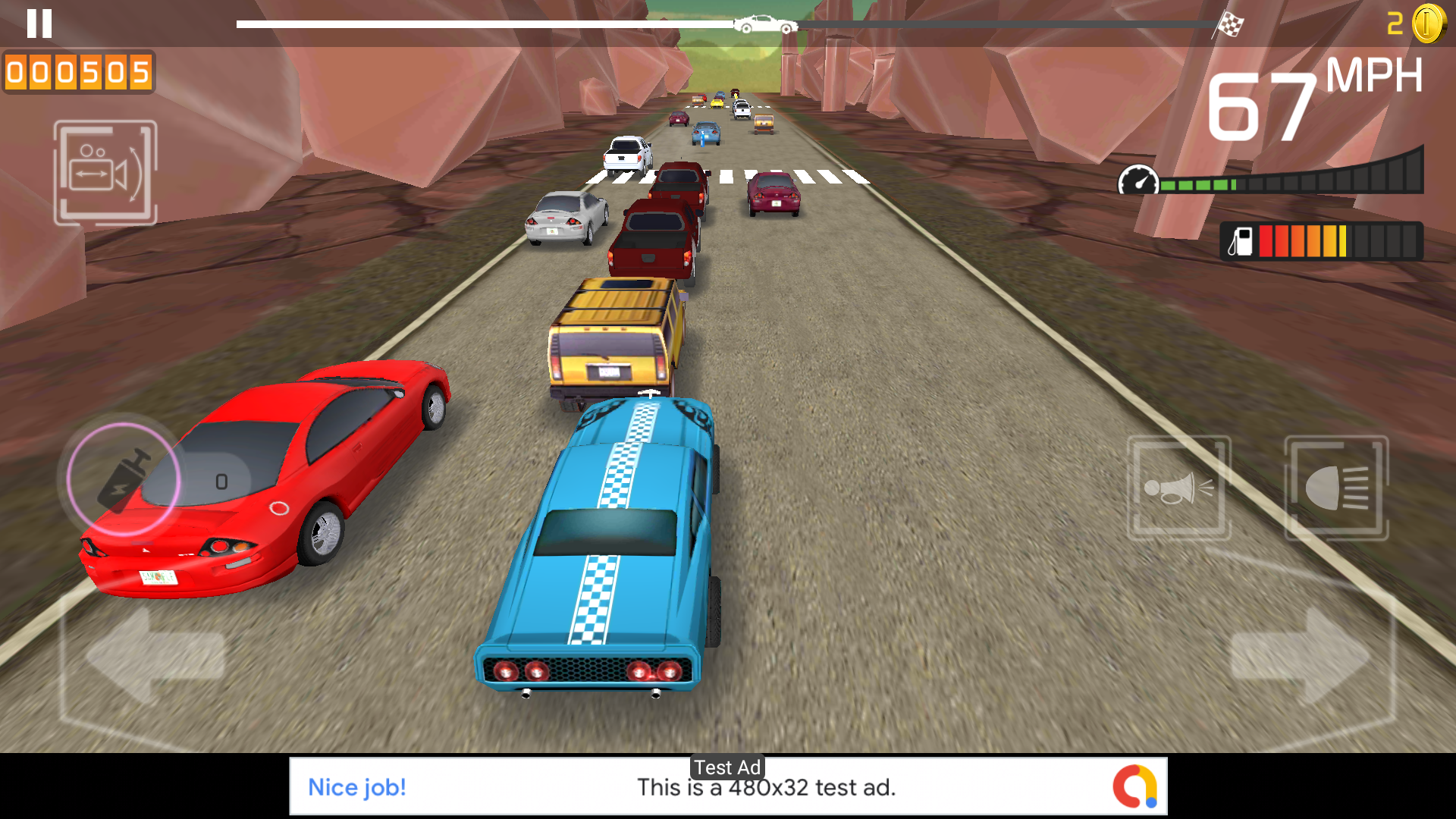Honk the horn button
1456x819 pixels.
pos(1178,488)
